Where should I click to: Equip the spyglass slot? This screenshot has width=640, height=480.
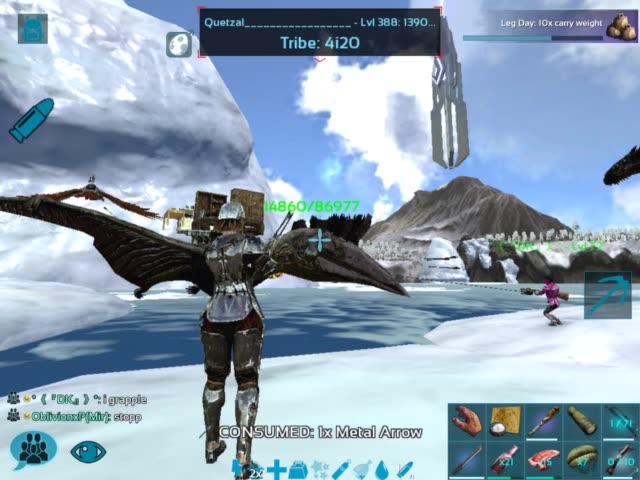tap(581, 421)
